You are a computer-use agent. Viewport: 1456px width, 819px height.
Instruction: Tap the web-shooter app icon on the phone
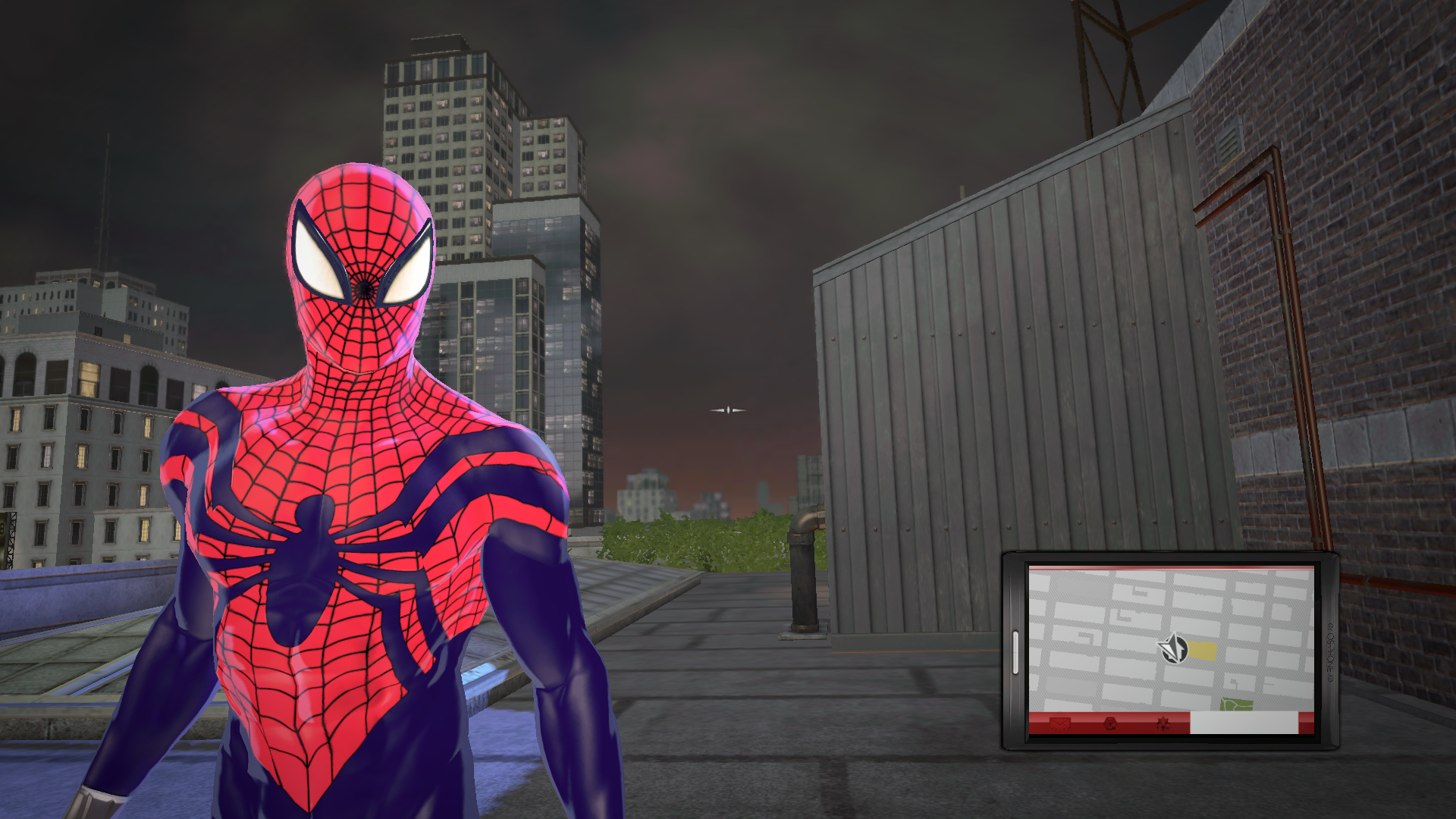[1109, 724]
